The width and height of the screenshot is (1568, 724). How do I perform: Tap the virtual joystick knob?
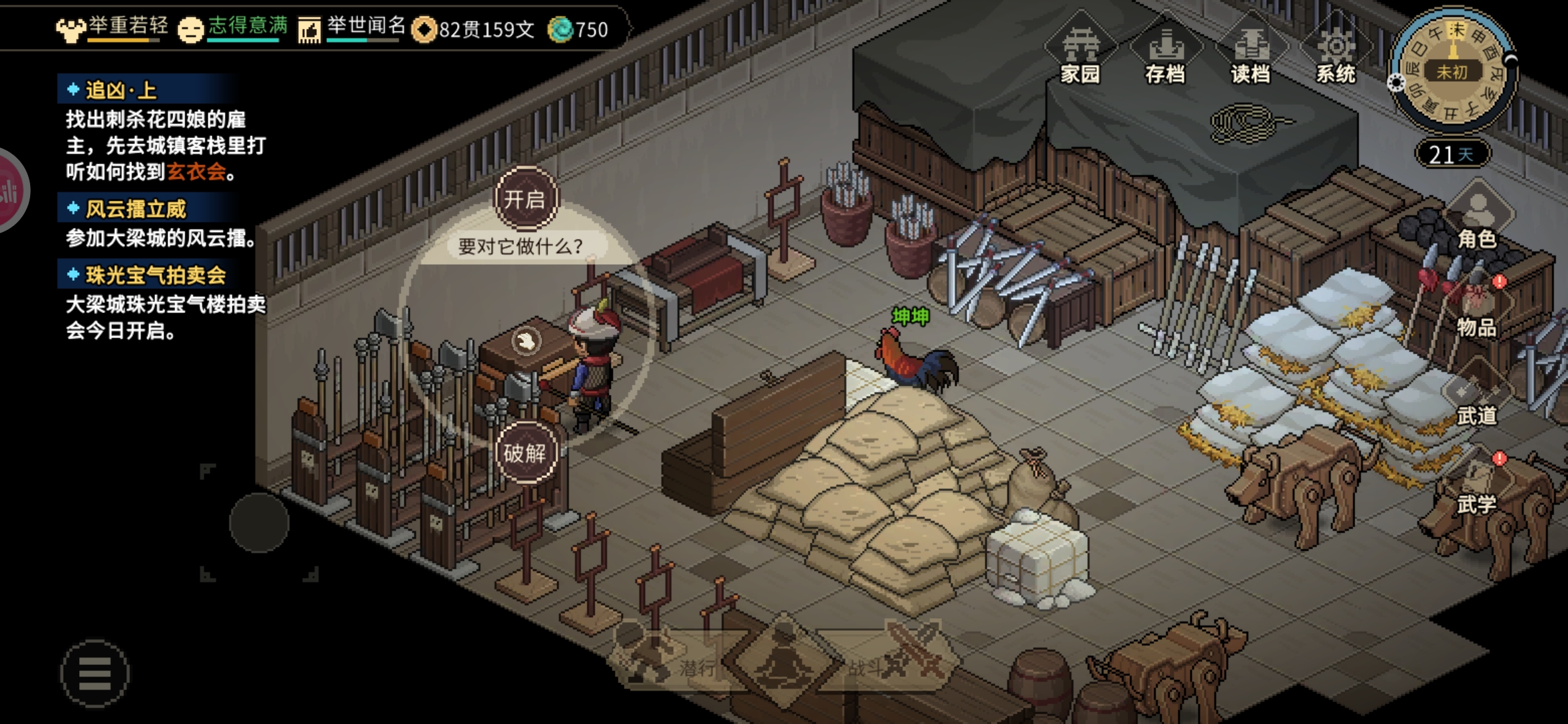coord(259,523)
